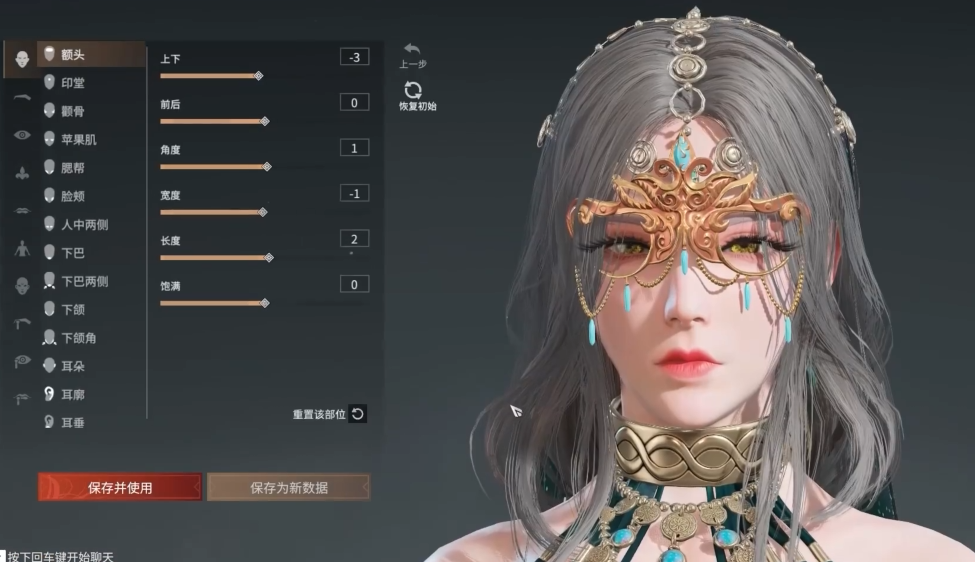Choose the 下巴 chin entry
The height and width of the screenshot is (562, 975).
point(73,253)
